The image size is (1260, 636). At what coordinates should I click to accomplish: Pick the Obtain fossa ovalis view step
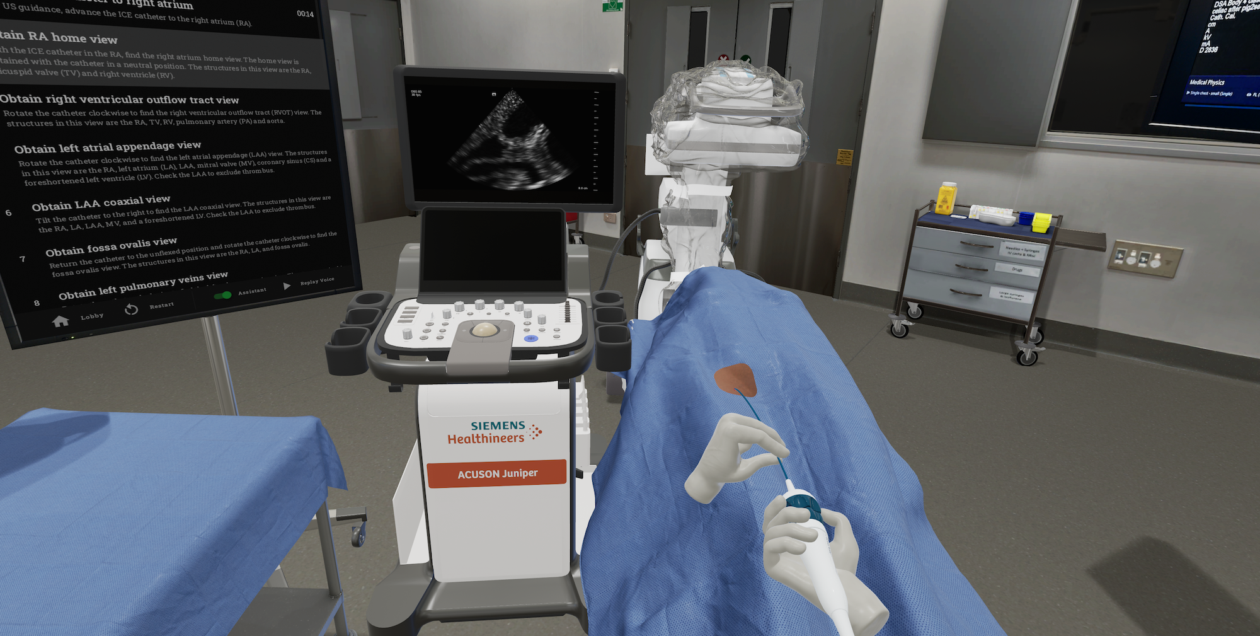[111, 241]
